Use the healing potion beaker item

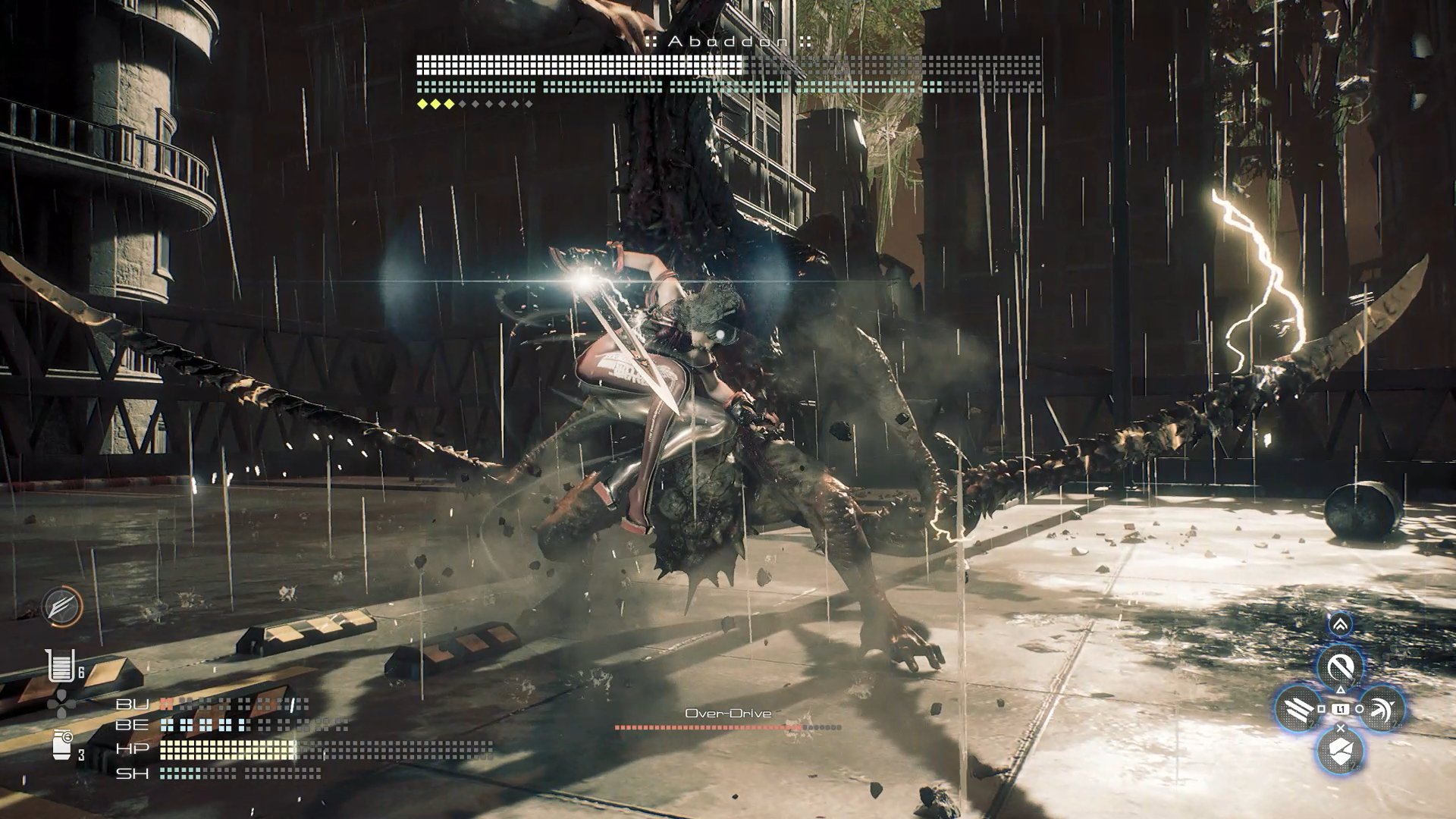(59, 667)
